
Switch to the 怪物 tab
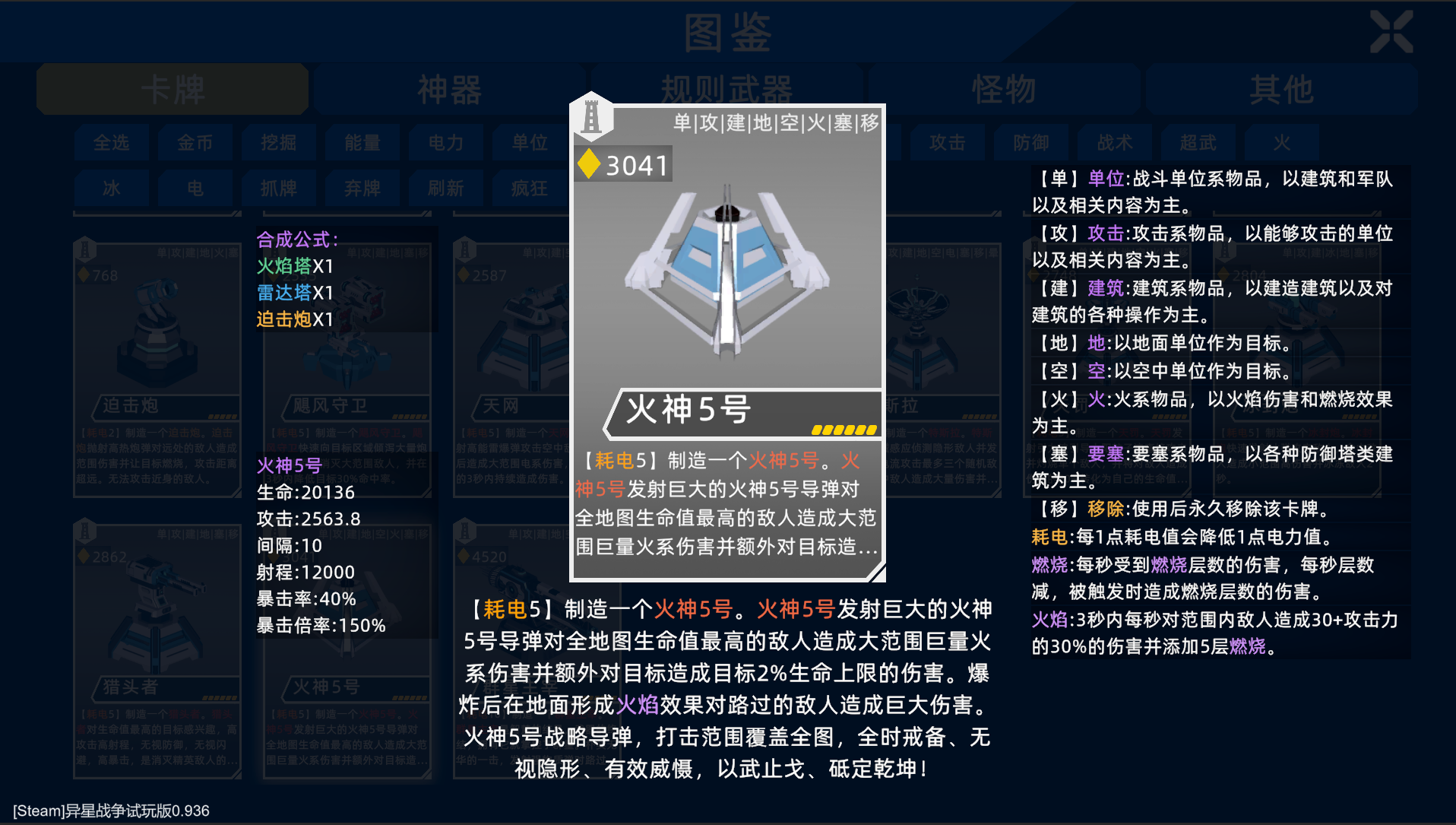tap(1003, 88)
